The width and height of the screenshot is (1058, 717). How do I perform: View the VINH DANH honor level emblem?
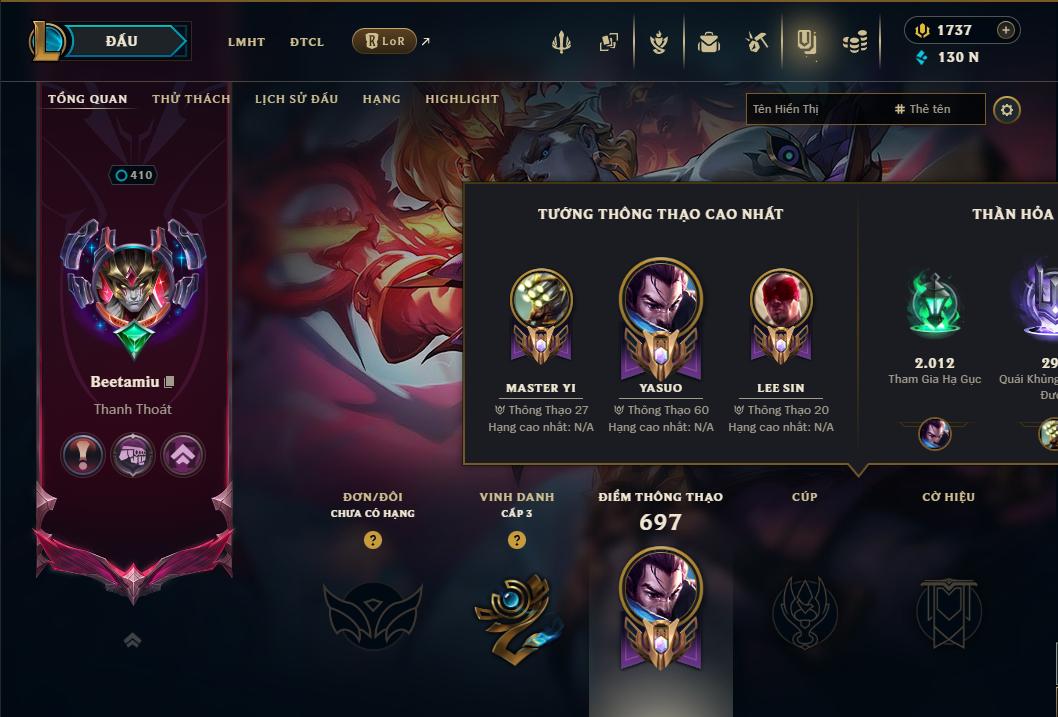coord(516,612)
